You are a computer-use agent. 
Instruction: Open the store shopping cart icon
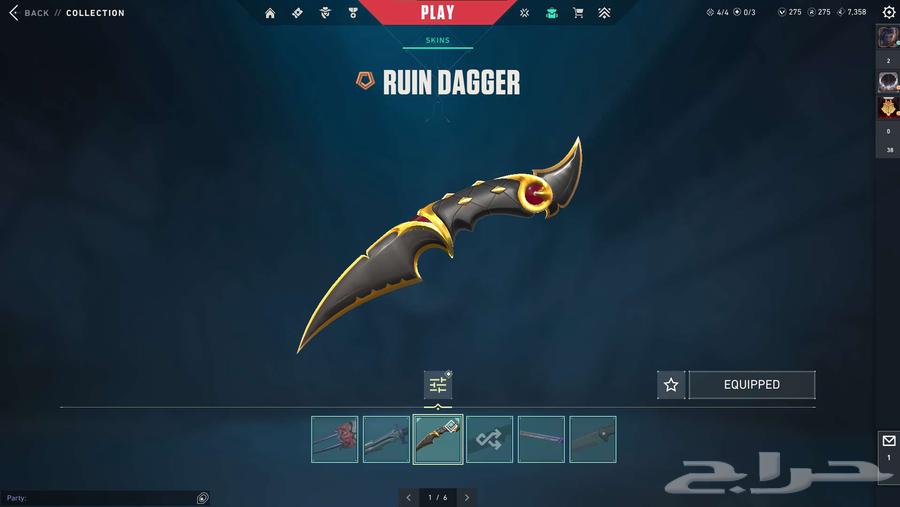(578, 13)
